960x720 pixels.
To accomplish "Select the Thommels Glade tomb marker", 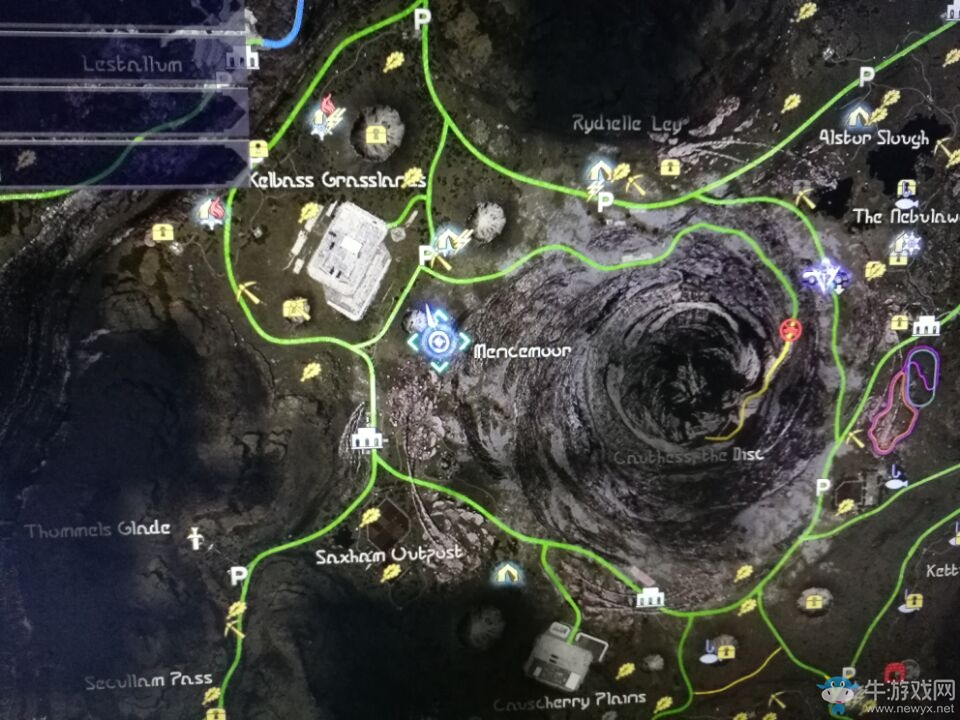I will [x=196, y=539].
